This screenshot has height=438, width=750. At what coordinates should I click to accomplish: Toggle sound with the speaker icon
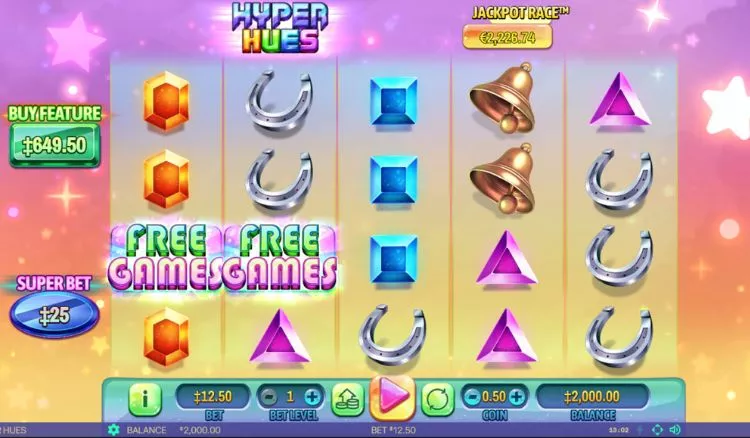(673, 430)
